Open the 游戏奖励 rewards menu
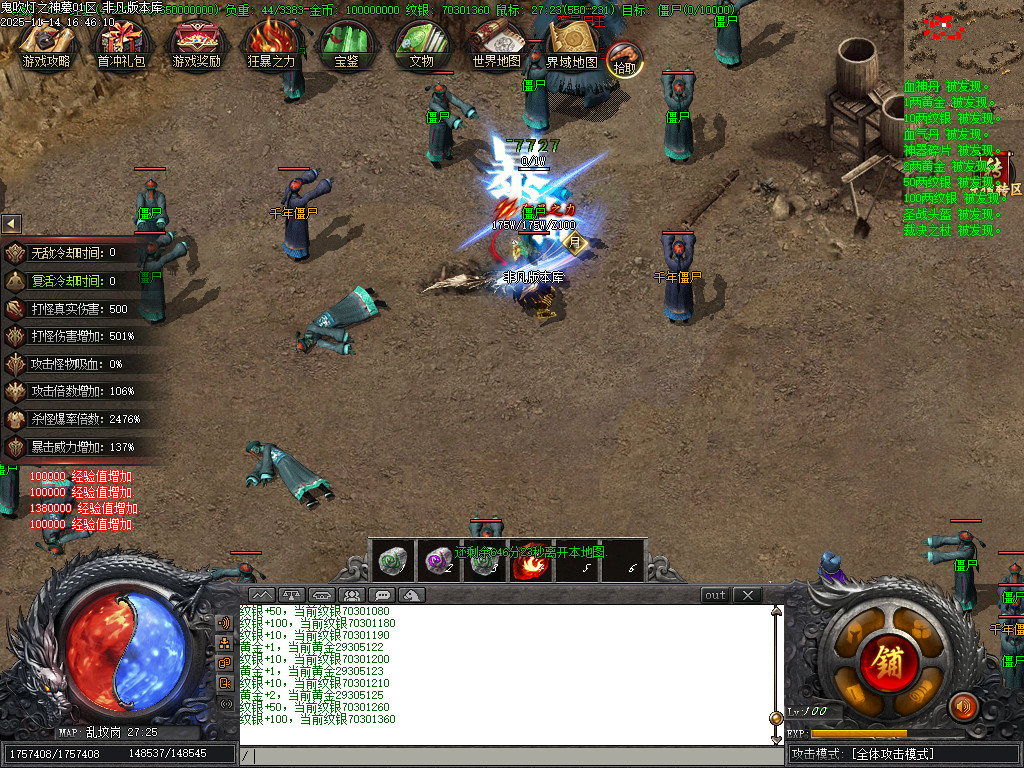 (197, 44)
